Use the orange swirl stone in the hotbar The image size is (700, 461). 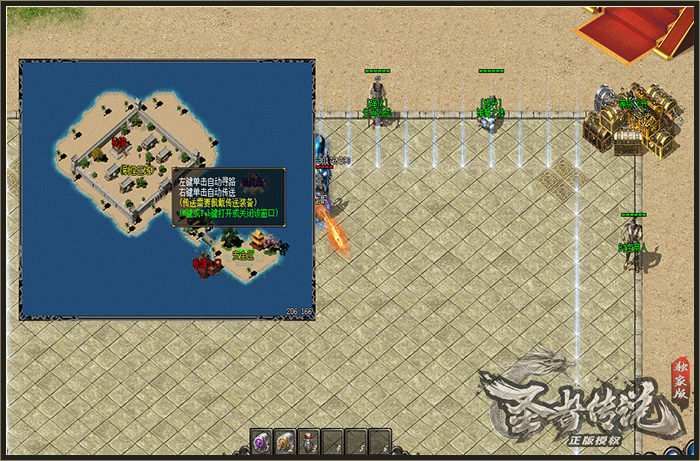285,439
